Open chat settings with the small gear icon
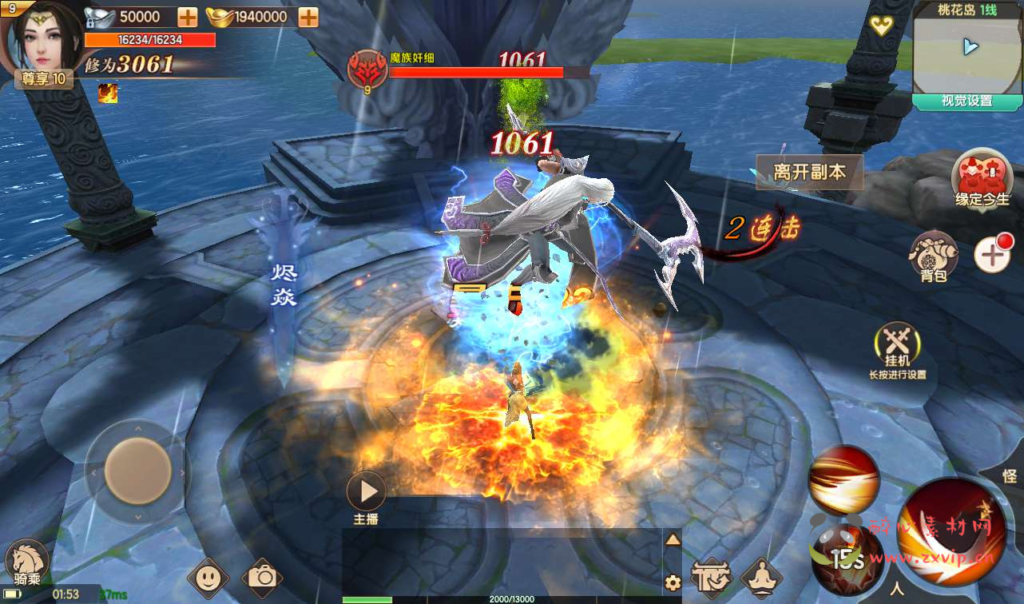The image size is (1024, 604). 673,581
